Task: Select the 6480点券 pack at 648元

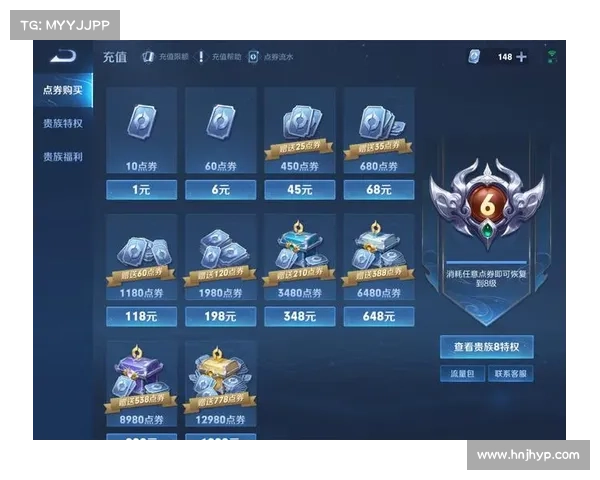Action: pyautogui.click(x=379, y=316)
